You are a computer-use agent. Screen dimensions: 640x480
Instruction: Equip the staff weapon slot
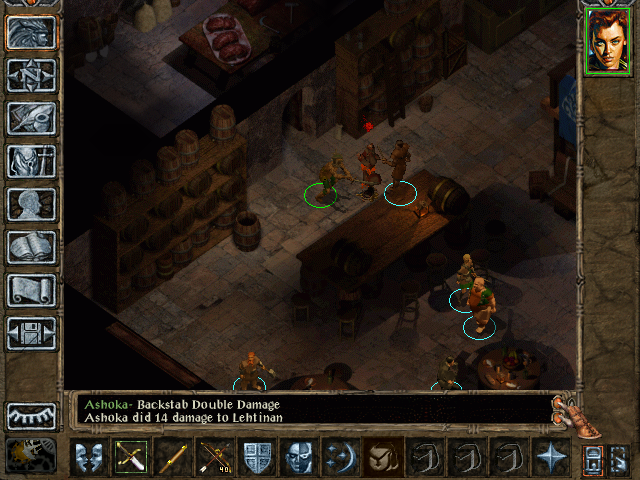(x=173, y=458)
